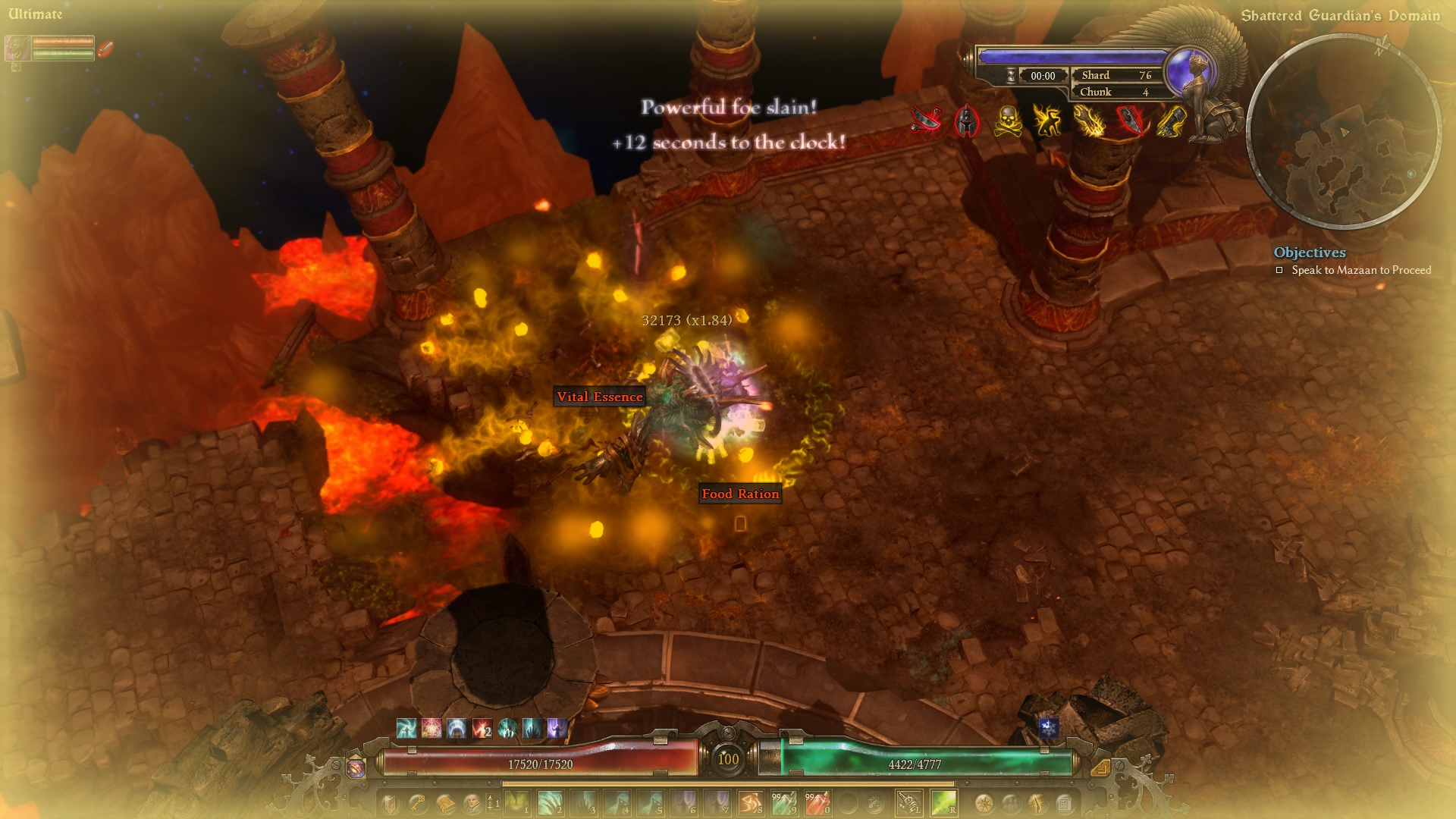Click the ring item button left of health bar
The width and height of the screenshot is (1456, 819).
(x=355, y=767)
